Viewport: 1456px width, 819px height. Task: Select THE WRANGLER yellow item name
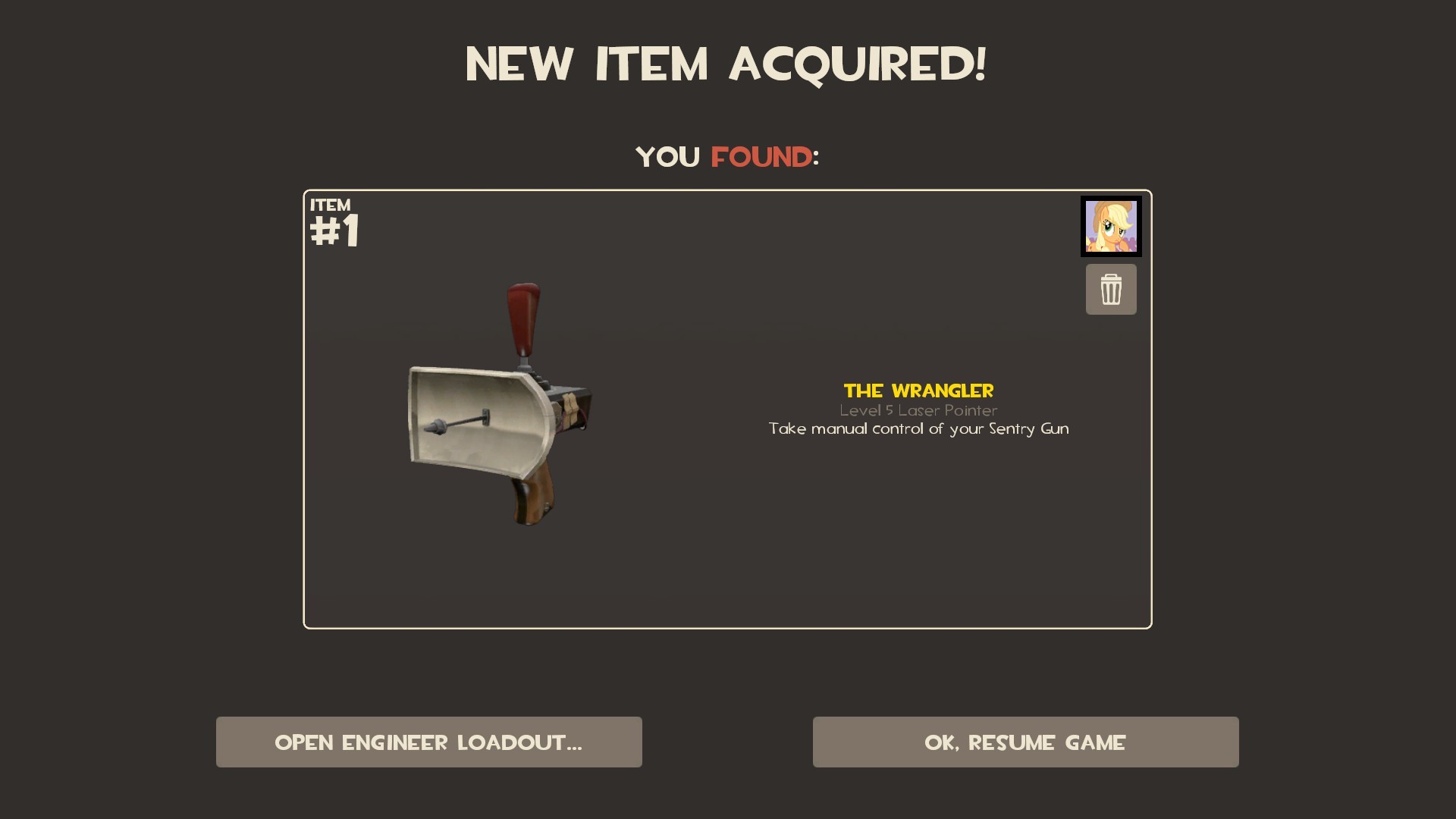pyautogui.click(x=918, y=391)
